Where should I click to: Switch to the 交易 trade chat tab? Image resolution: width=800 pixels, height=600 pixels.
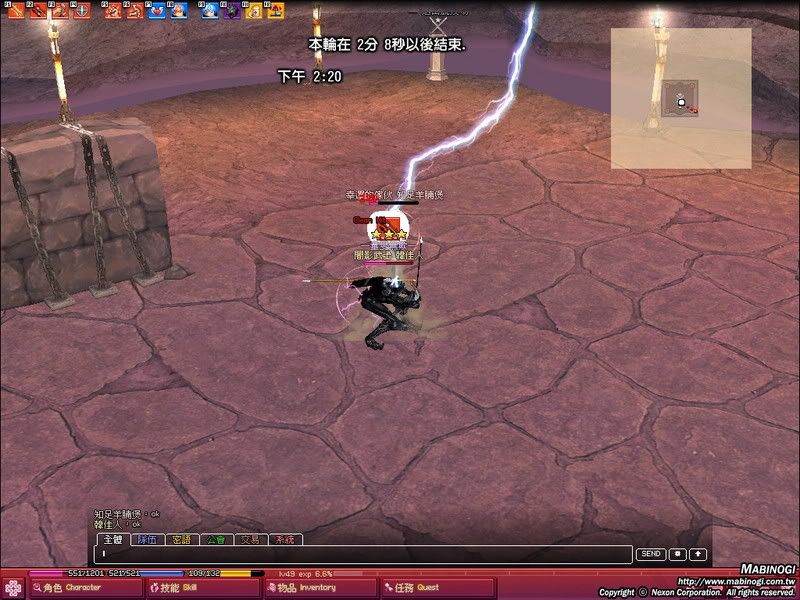coord(250,540)
